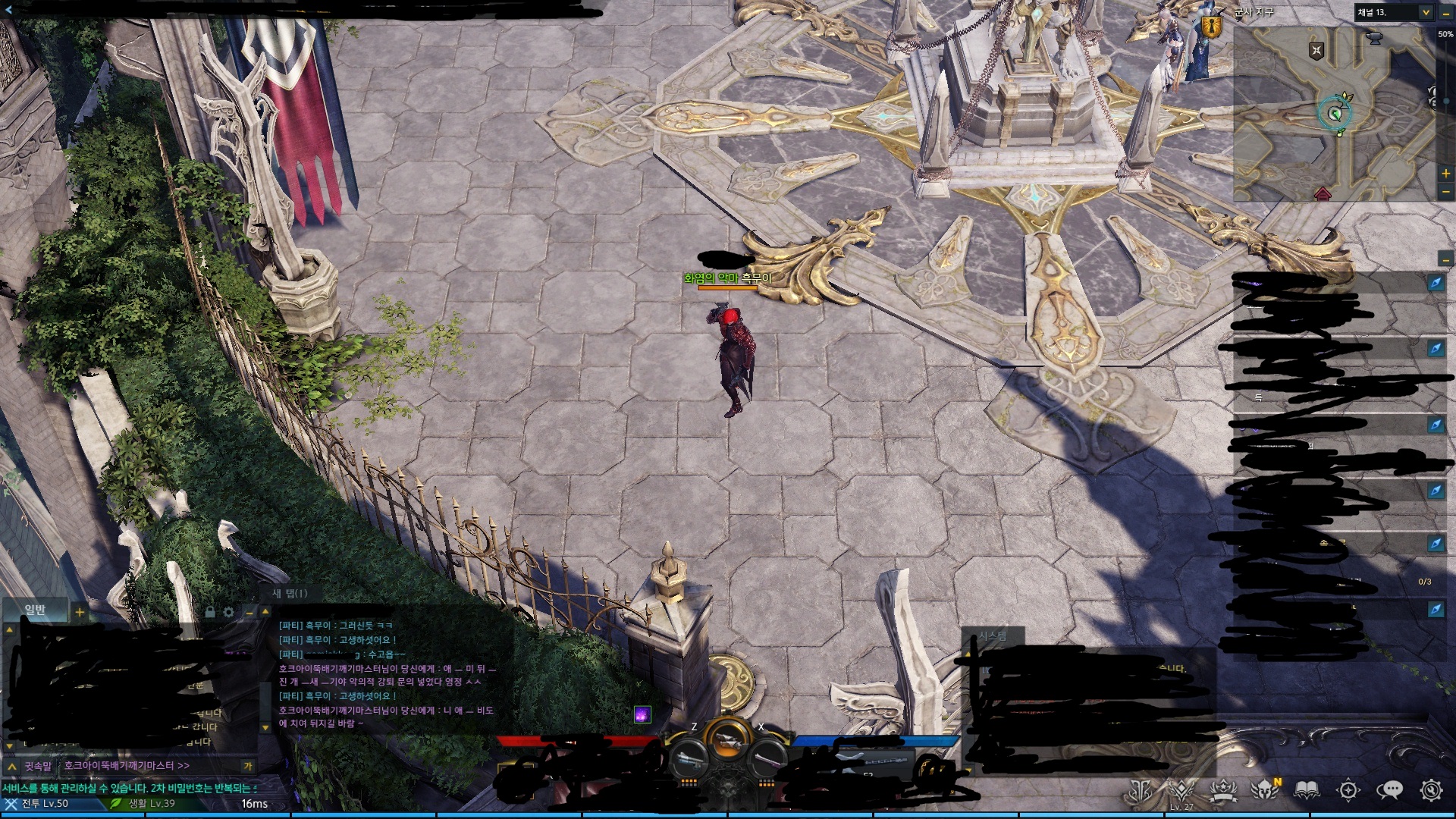1456x819 pixels.
Task: Add a new chat tab with plus
Action: (x=80, y=611)
